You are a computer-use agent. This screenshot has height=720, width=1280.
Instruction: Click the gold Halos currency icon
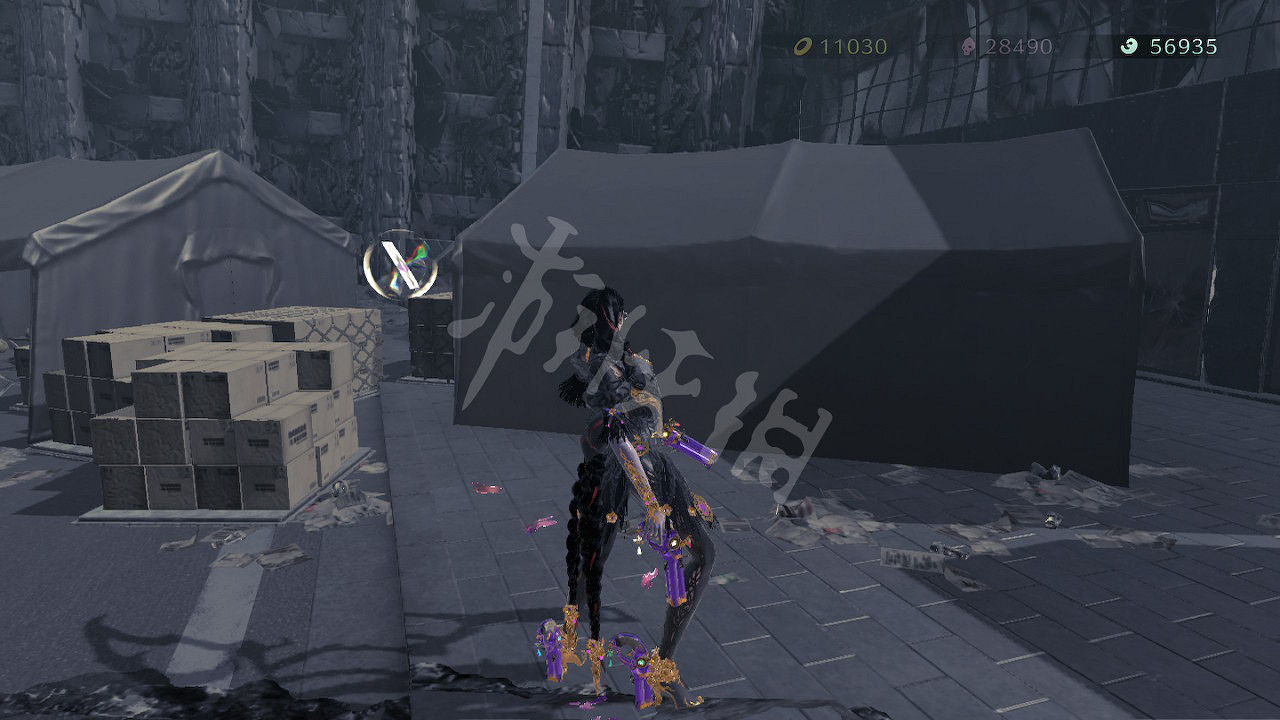(x=803, y=45)
